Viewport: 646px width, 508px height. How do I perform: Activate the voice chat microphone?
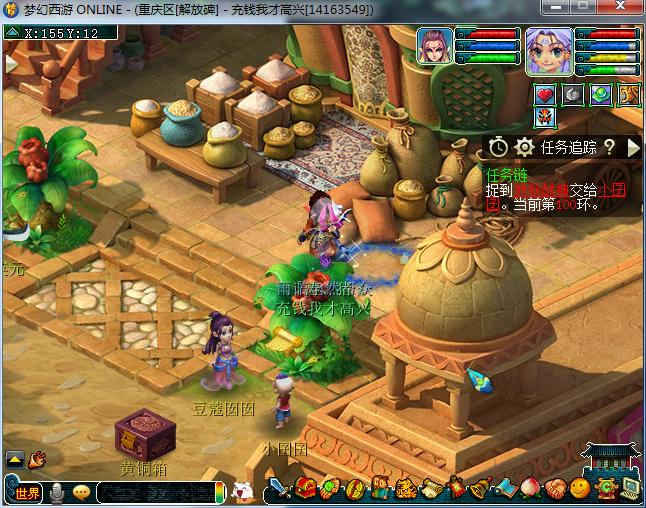(58, 492)
